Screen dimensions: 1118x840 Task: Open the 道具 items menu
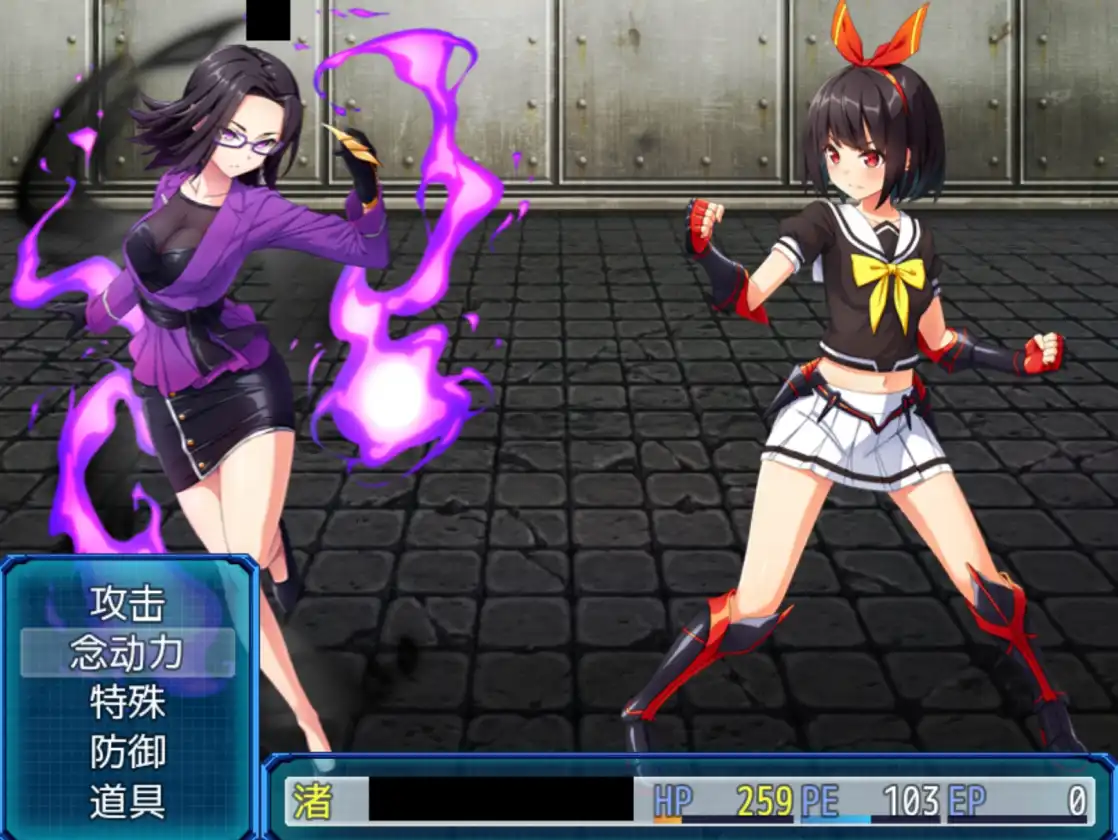click(x=127, y=801)
